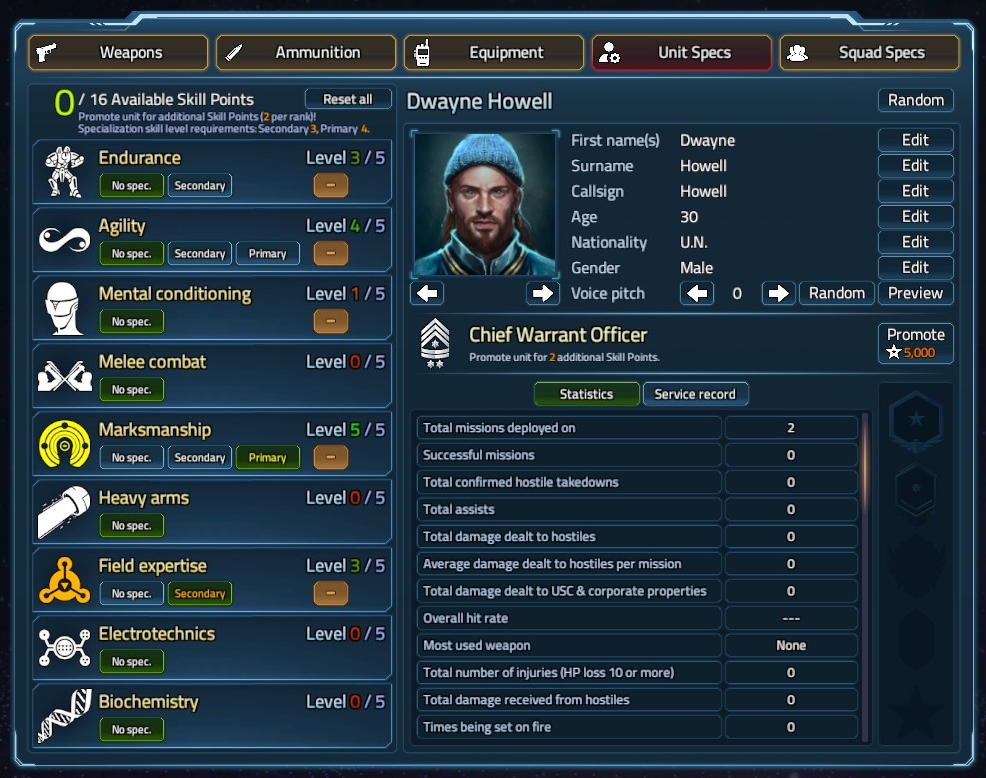986x778 pixels.
Task: Increase voice pitch with the right arrow
Action: [x=777, y=293]
